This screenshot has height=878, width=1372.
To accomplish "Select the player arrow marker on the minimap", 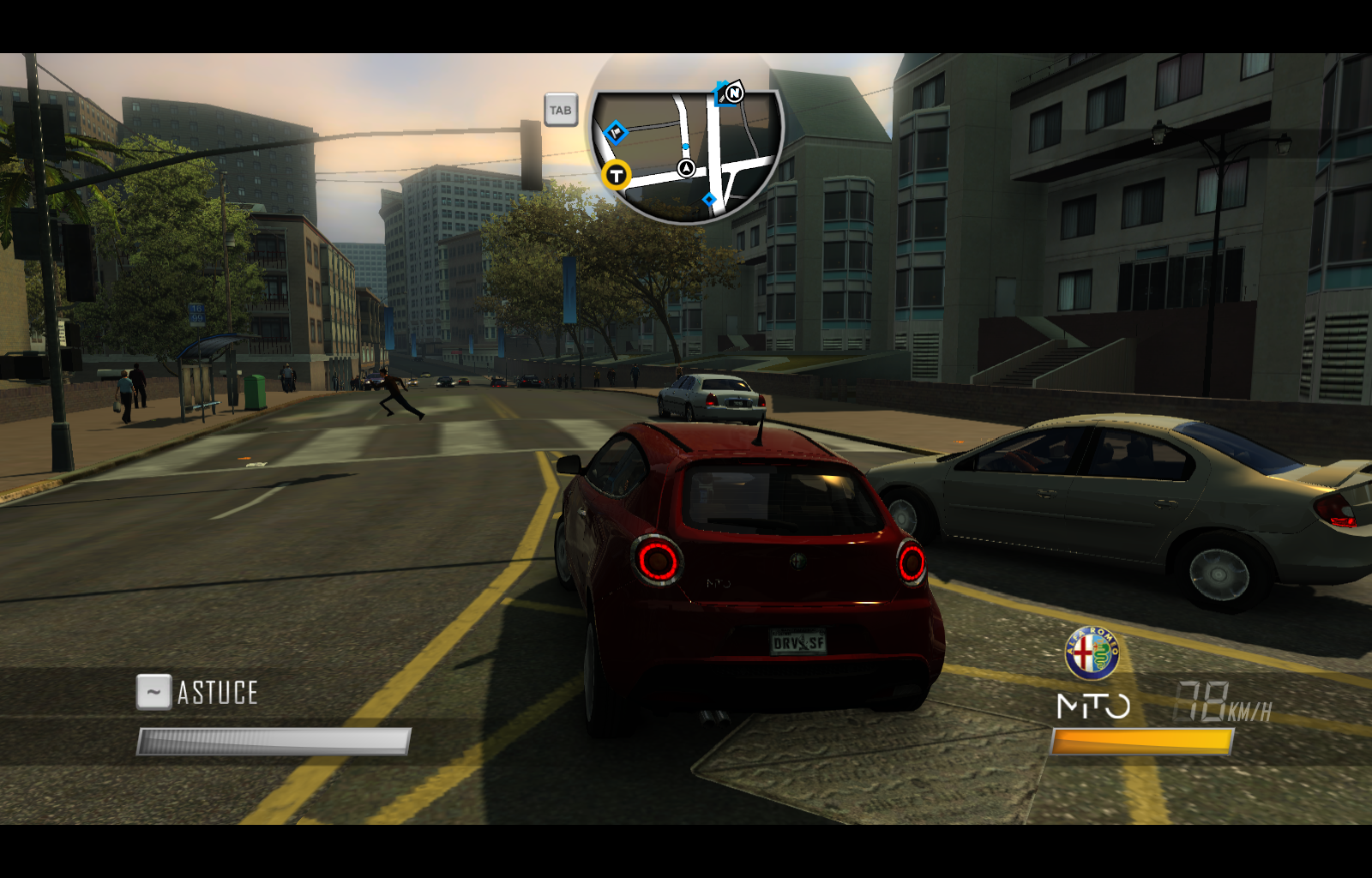I will [x=686, y=168].
